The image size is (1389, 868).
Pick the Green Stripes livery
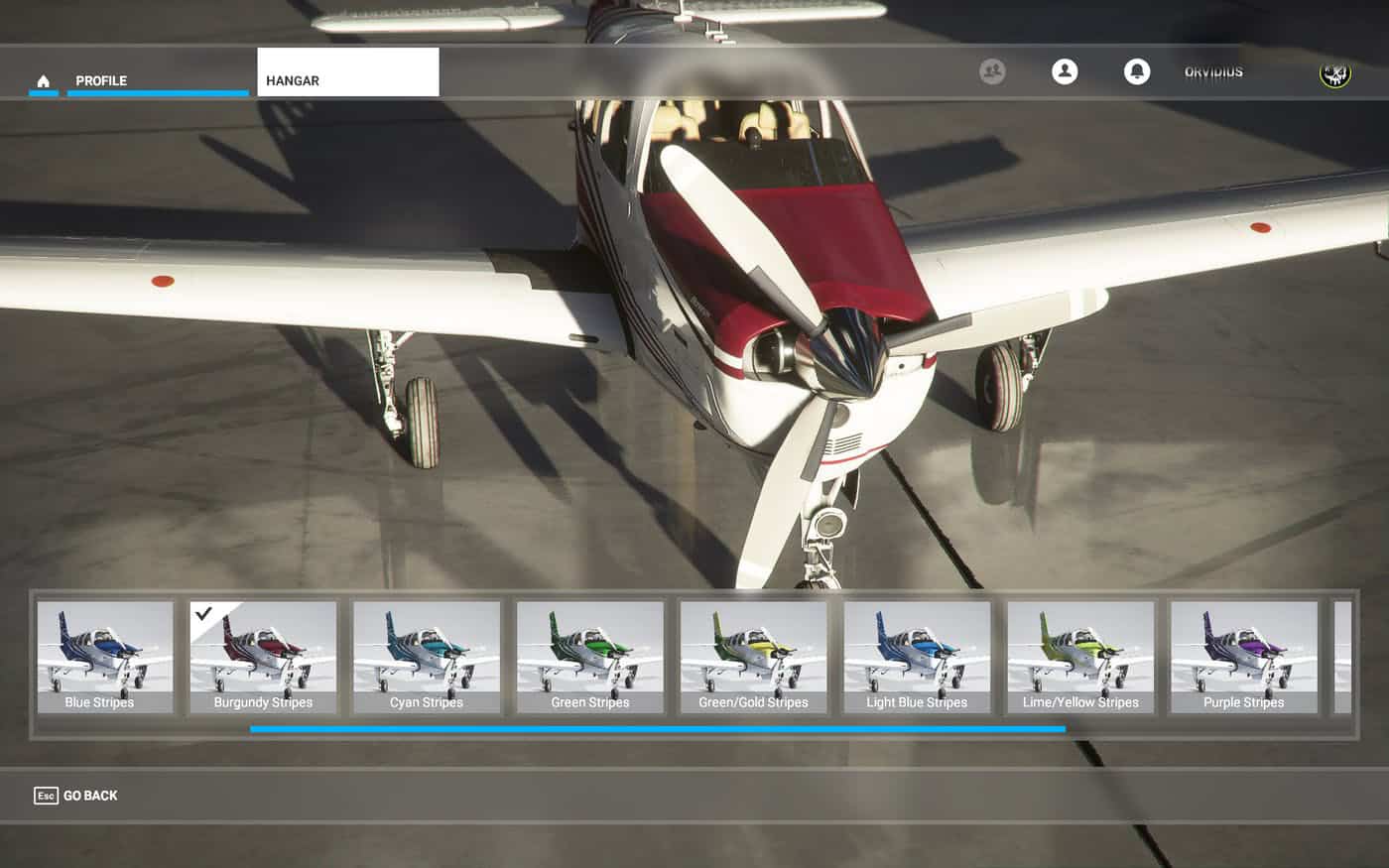590,657
